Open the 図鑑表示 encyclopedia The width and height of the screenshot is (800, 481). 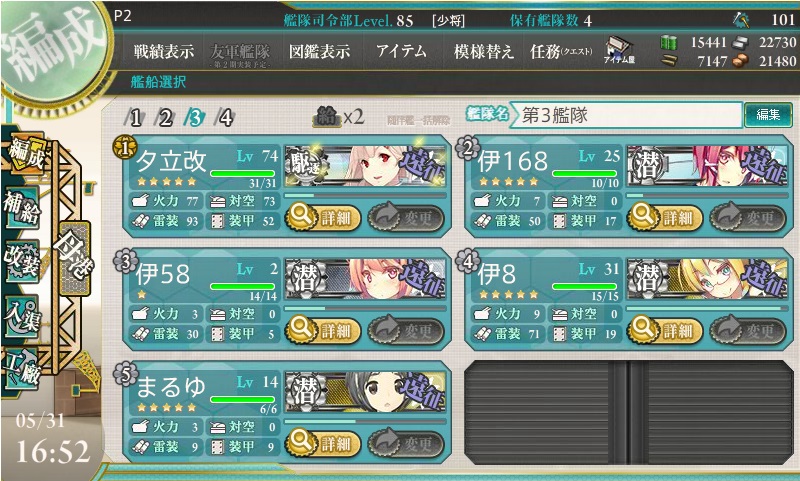pos(319,51)
